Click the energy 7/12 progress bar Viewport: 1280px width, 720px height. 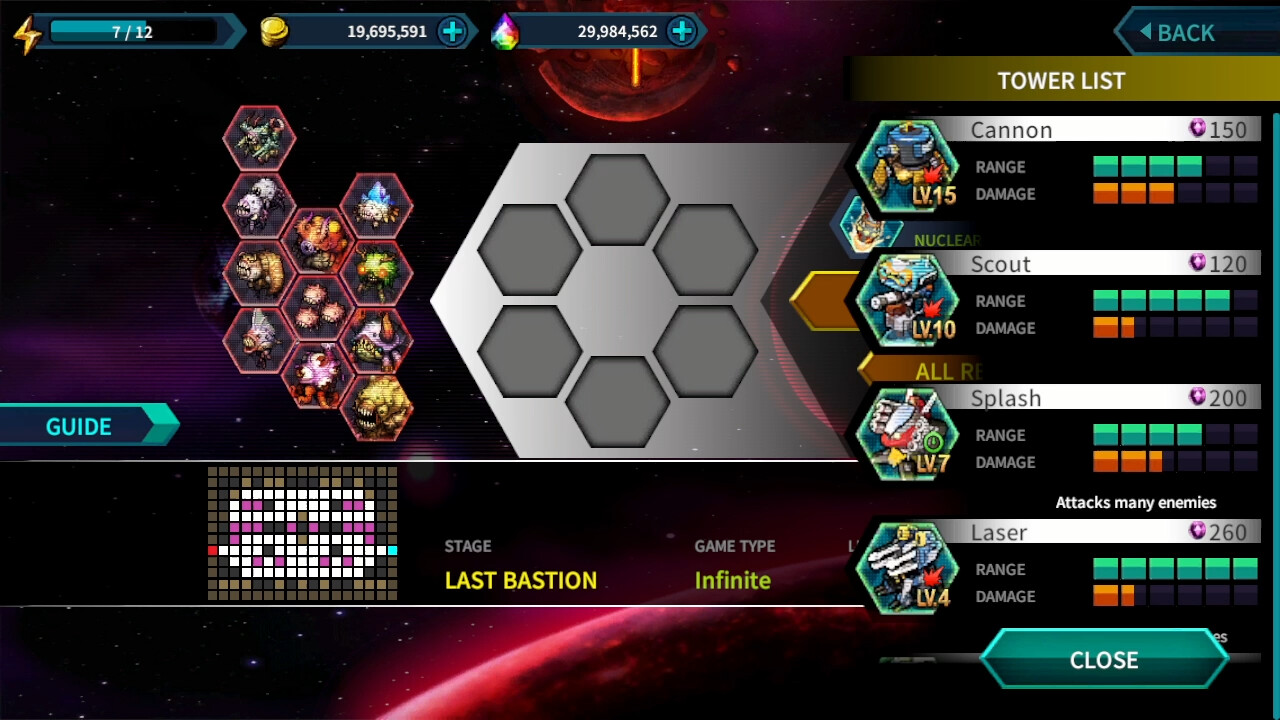point(135,30)
